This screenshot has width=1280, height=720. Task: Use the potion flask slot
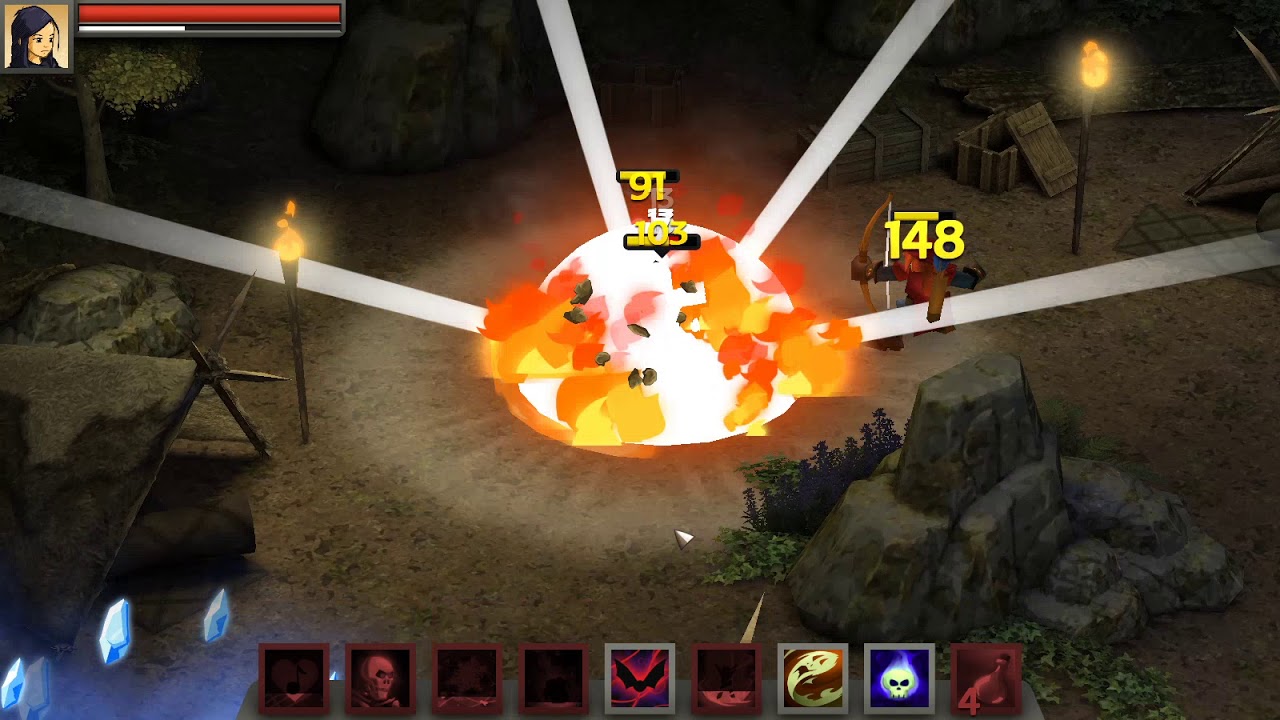(x=986, y=678)
